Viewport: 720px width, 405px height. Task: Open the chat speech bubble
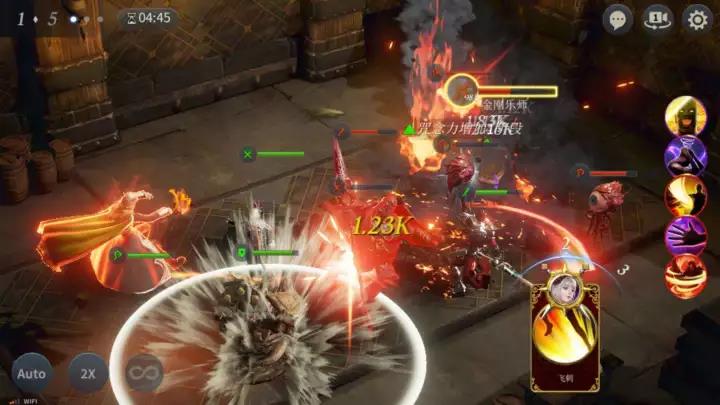click(x=618, y=18)
